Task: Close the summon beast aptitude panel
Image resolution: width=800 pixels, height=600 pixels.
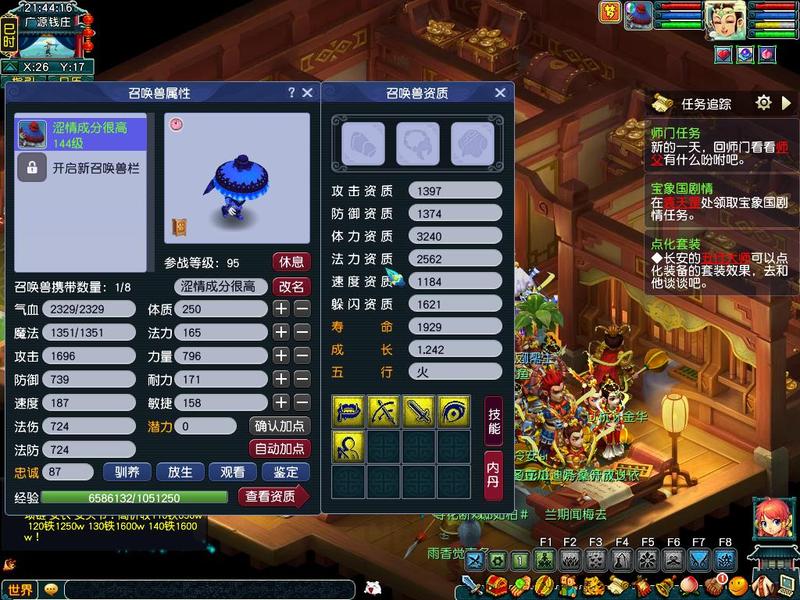Action: [500, 93]
